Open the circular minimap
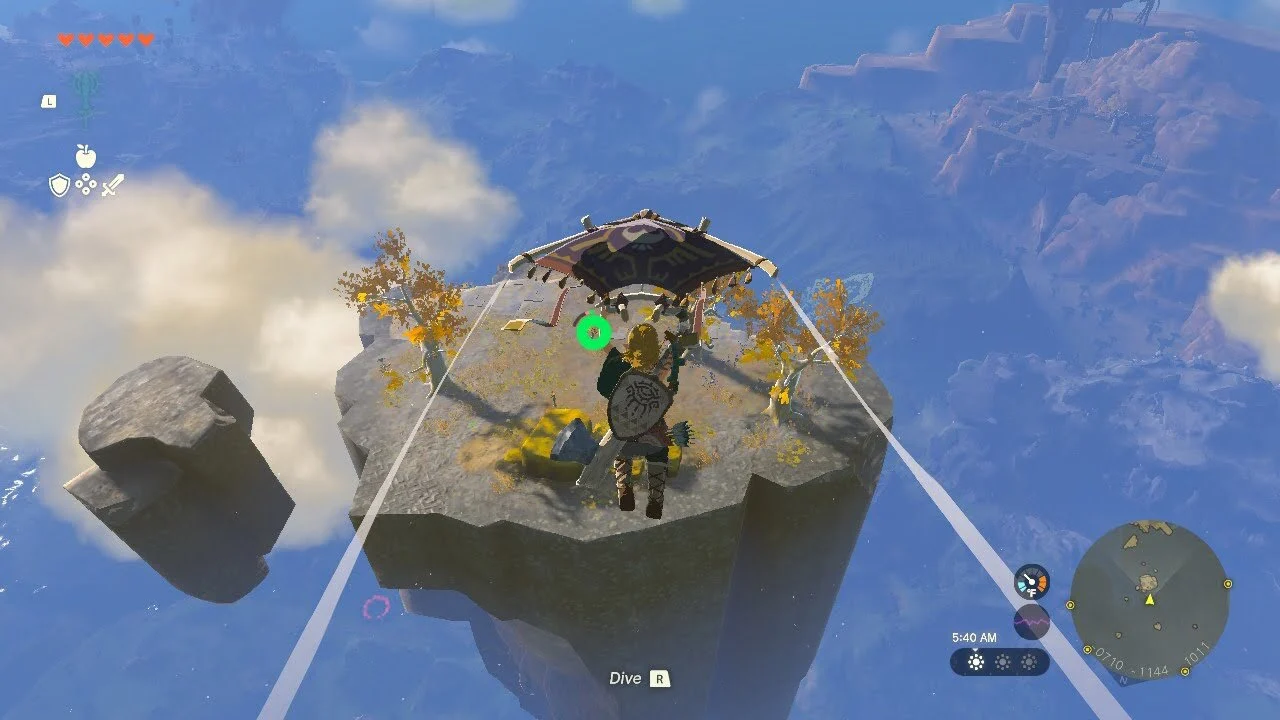This screenshot has width=1280, height=720. point(1149,600)
